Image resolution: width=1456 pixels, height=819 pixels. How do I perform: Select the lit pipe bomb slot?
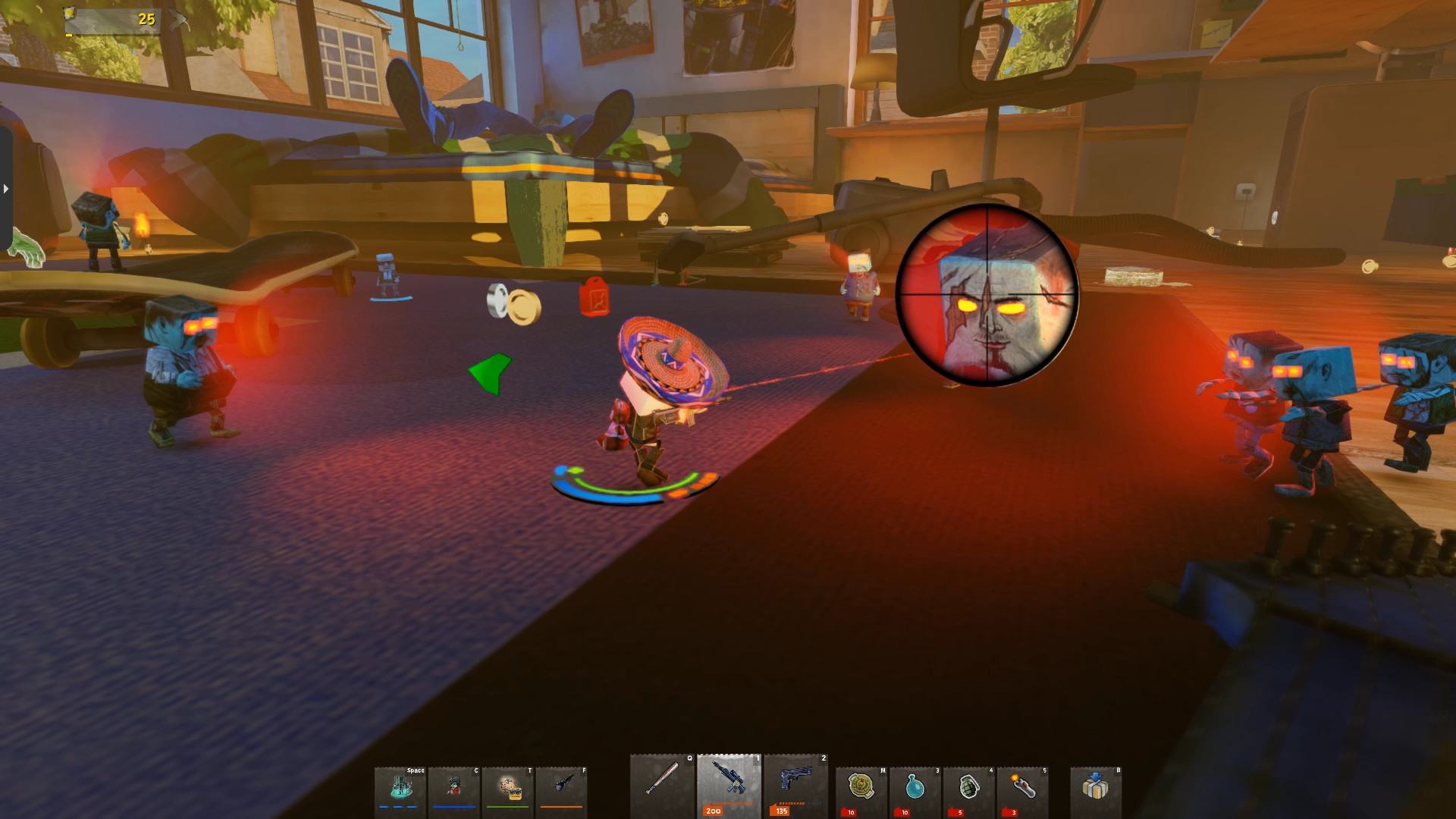coord(1023,789)
